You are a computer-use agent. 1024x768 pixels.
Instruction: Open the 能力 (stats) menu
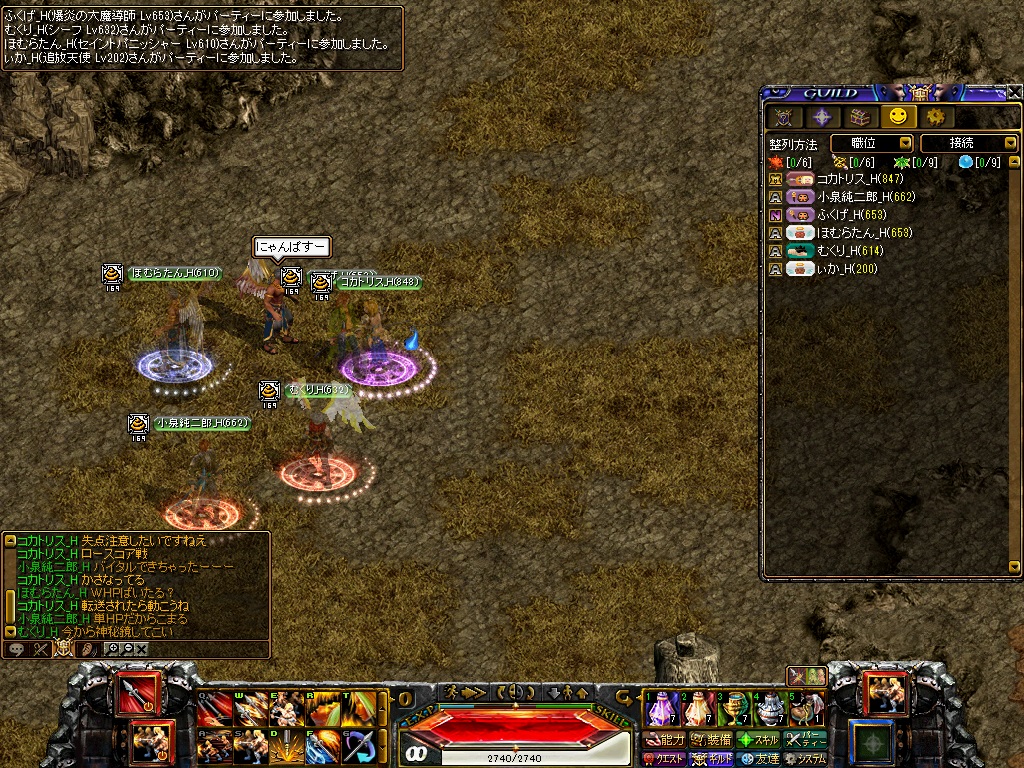pos(665,740)
